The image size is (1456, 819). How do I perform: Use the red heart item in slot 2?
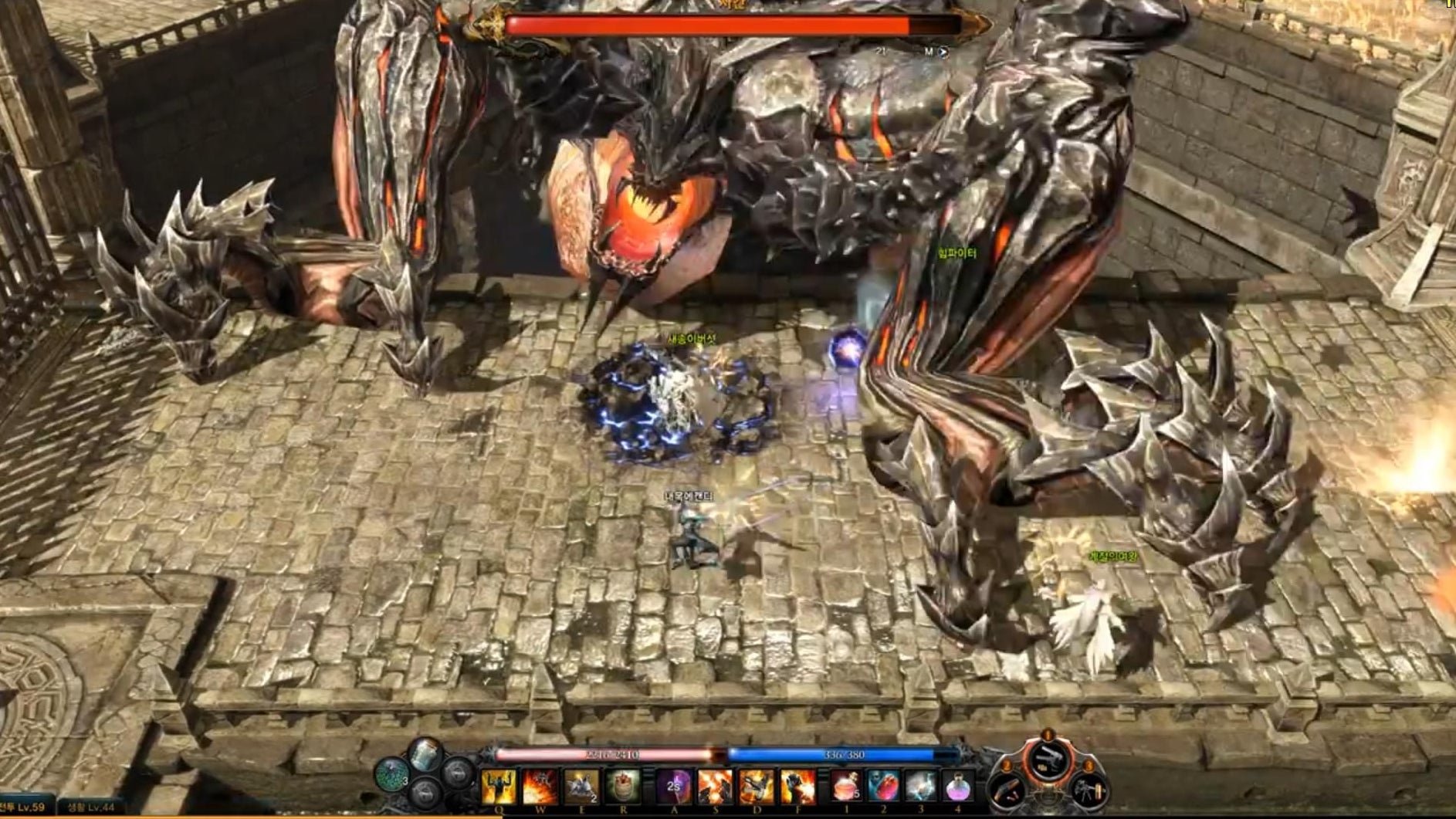[883, 787]
